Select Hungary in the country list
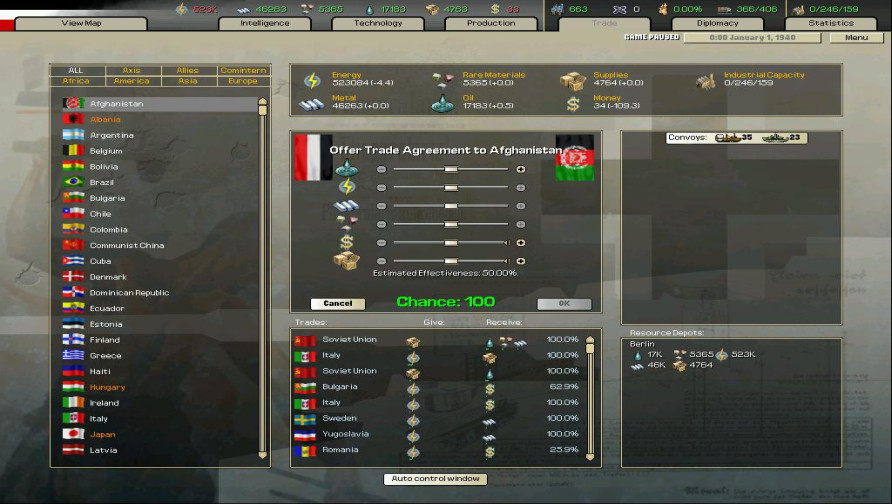 107,387
